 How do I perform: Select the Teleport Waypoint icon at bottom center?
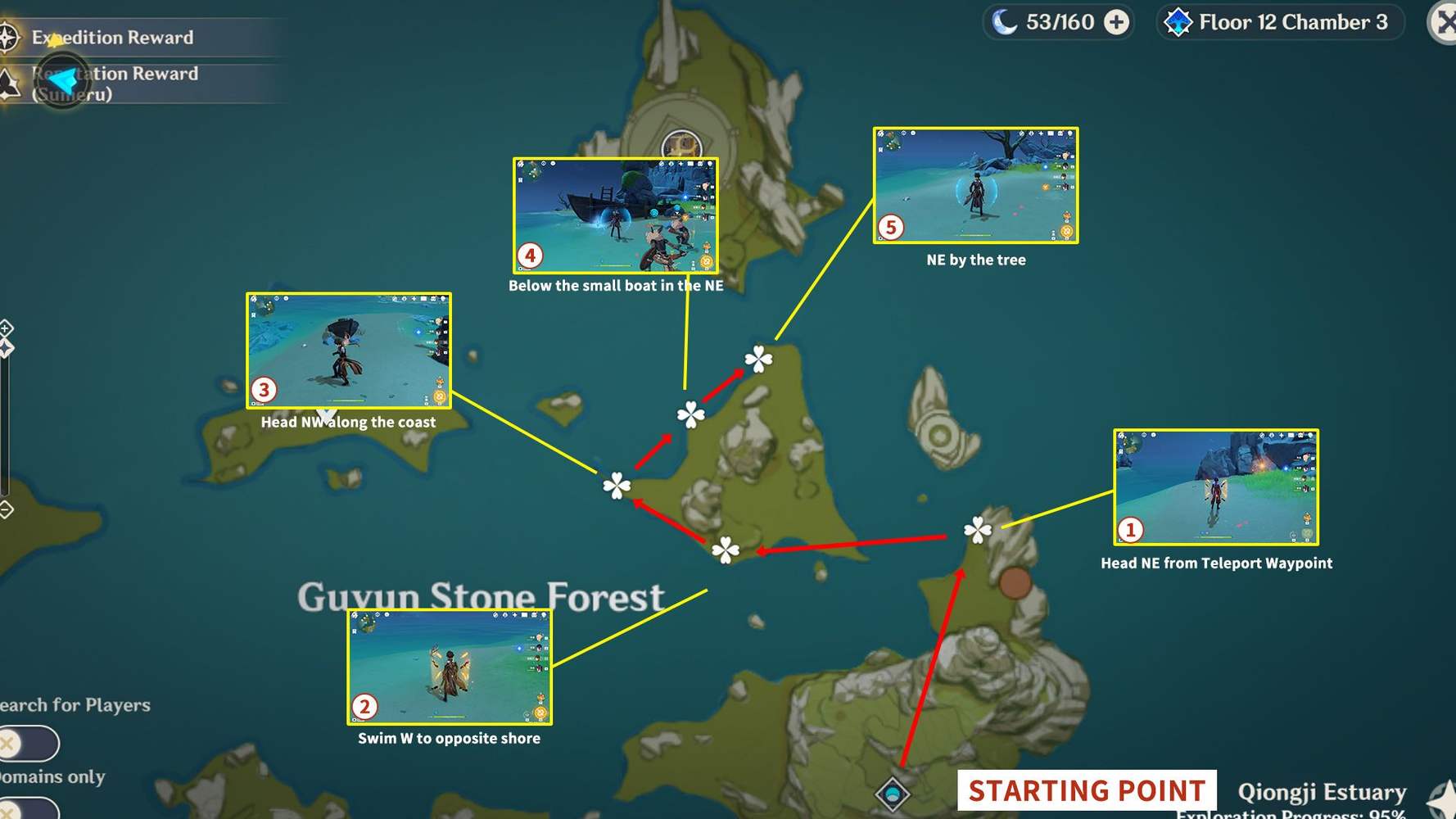point(893,794)
